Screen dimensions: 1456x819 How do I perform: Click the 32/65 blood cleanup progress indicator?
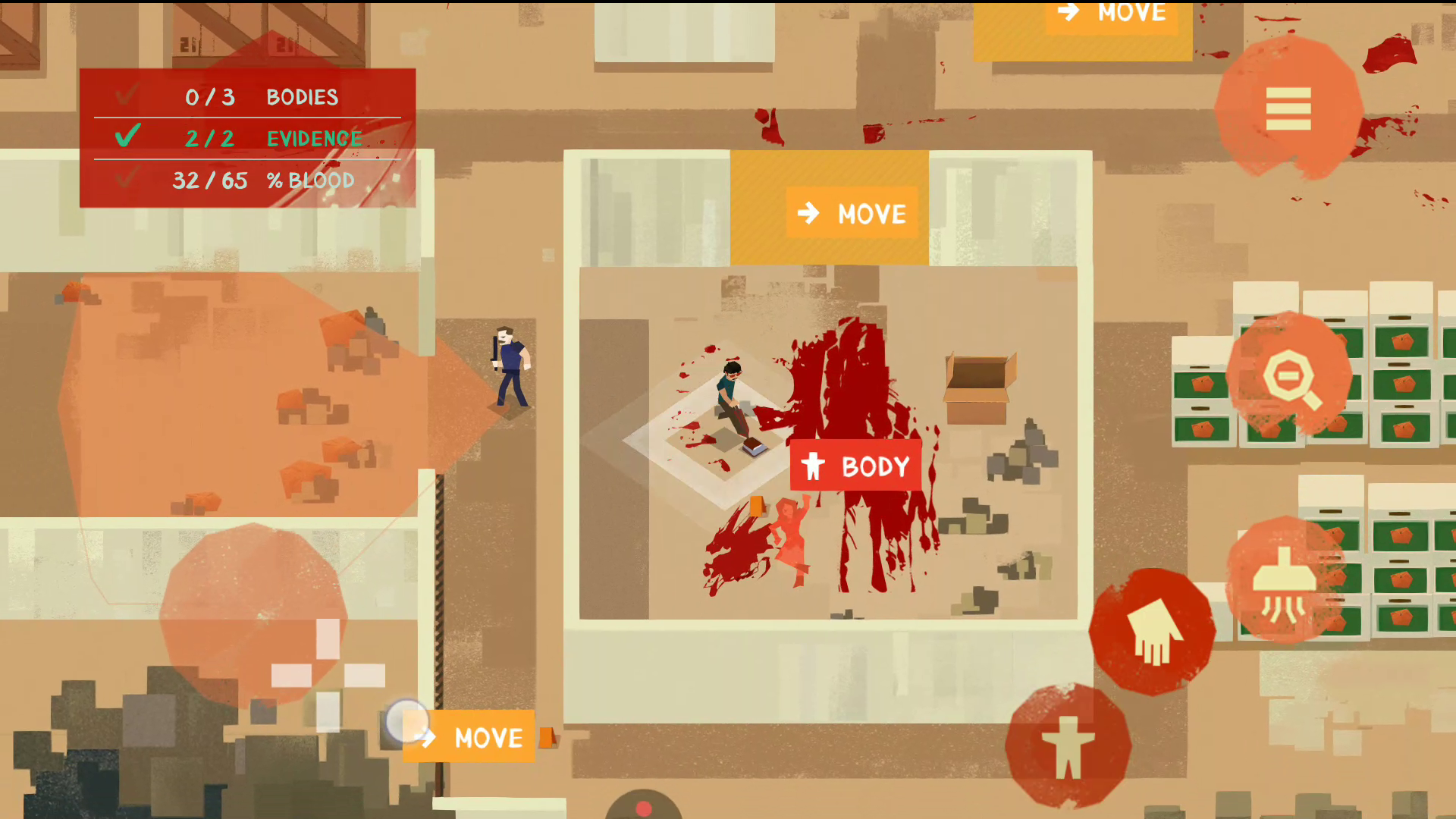210,180
